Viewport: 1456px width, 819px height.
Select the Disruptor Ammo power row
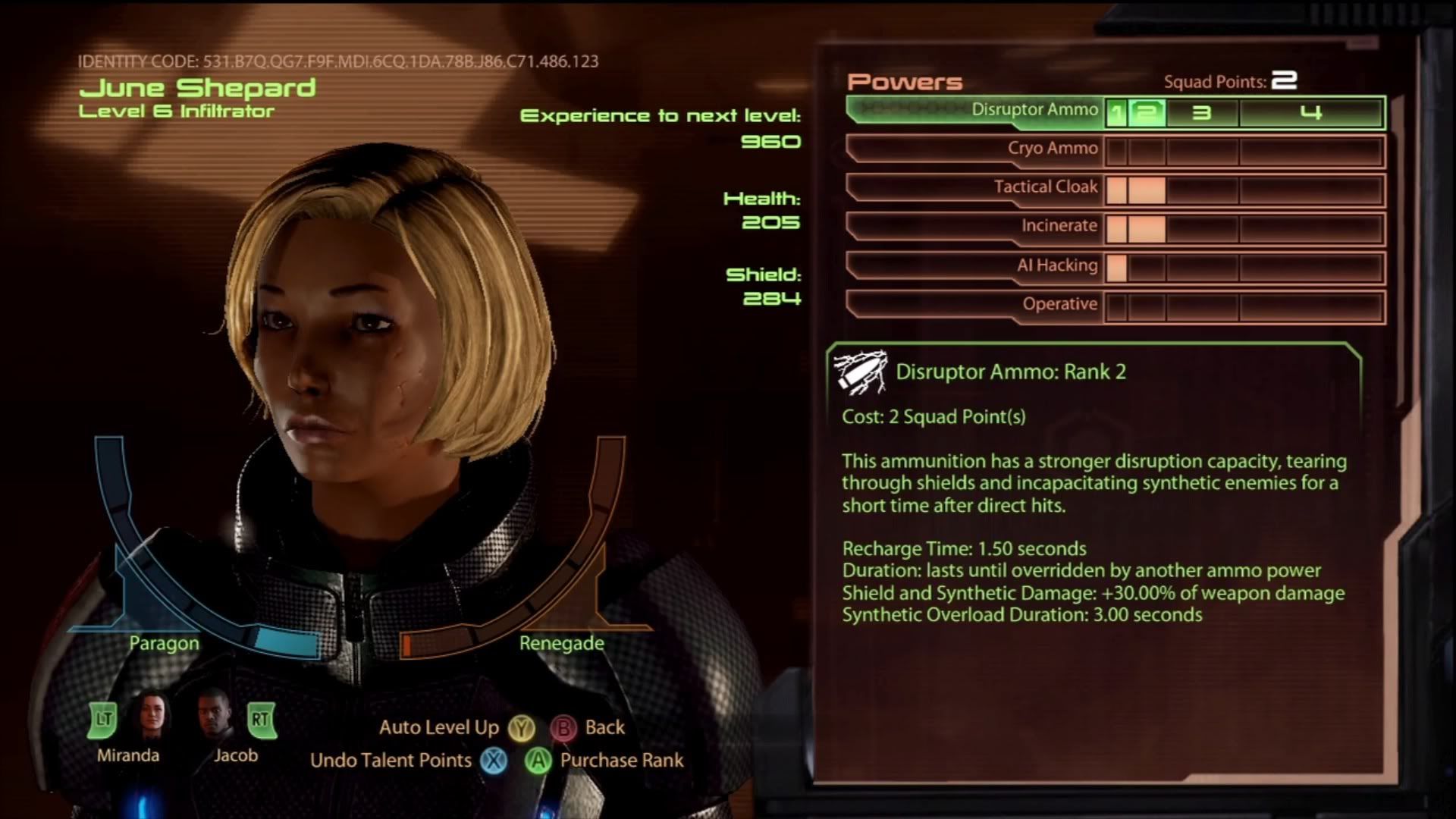click(1034, 111)
